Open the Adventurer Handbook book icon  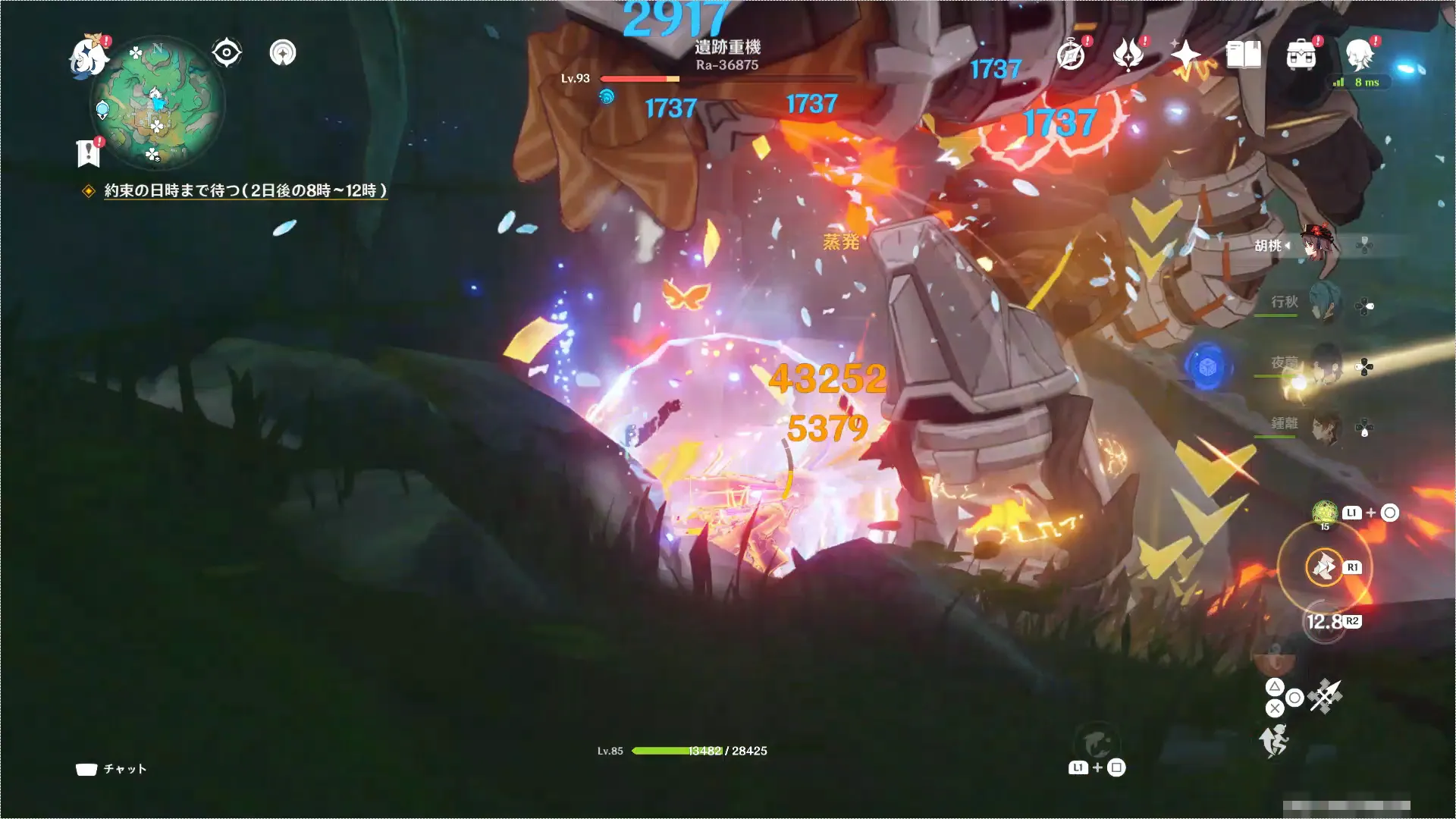[1244, 55]
